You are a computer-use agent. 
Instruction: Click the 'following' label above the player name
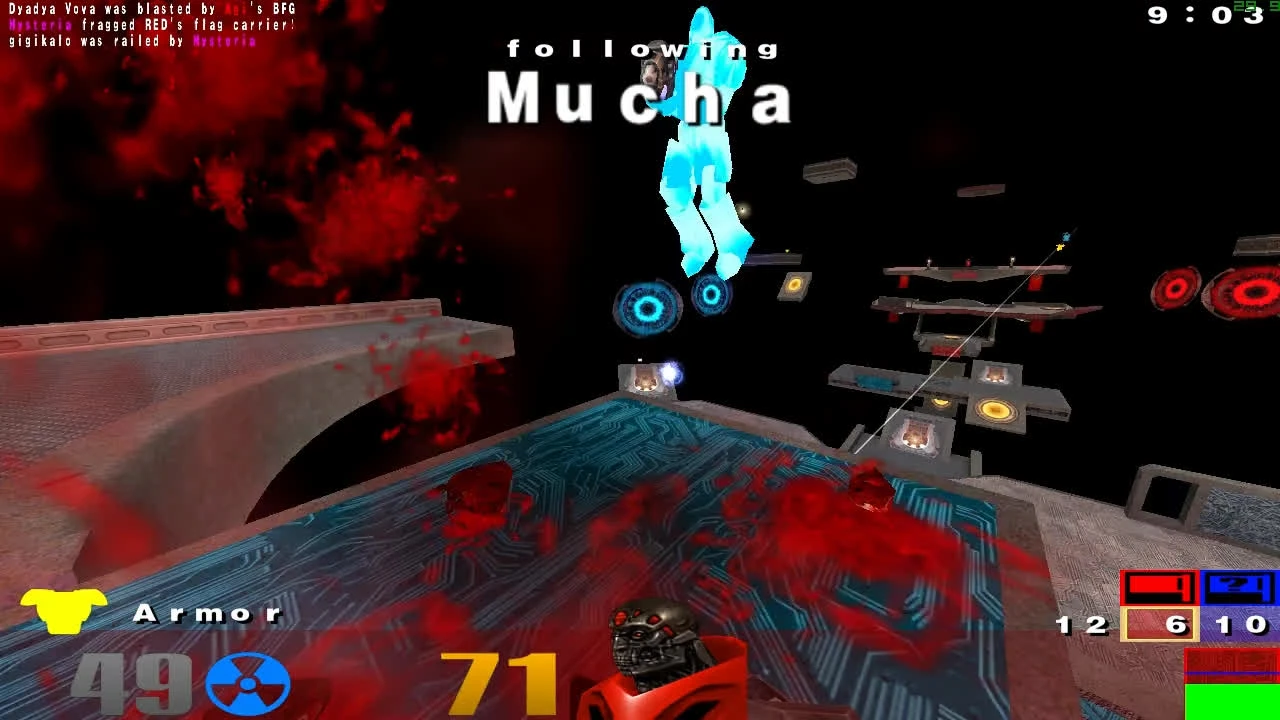pos(643,47)
